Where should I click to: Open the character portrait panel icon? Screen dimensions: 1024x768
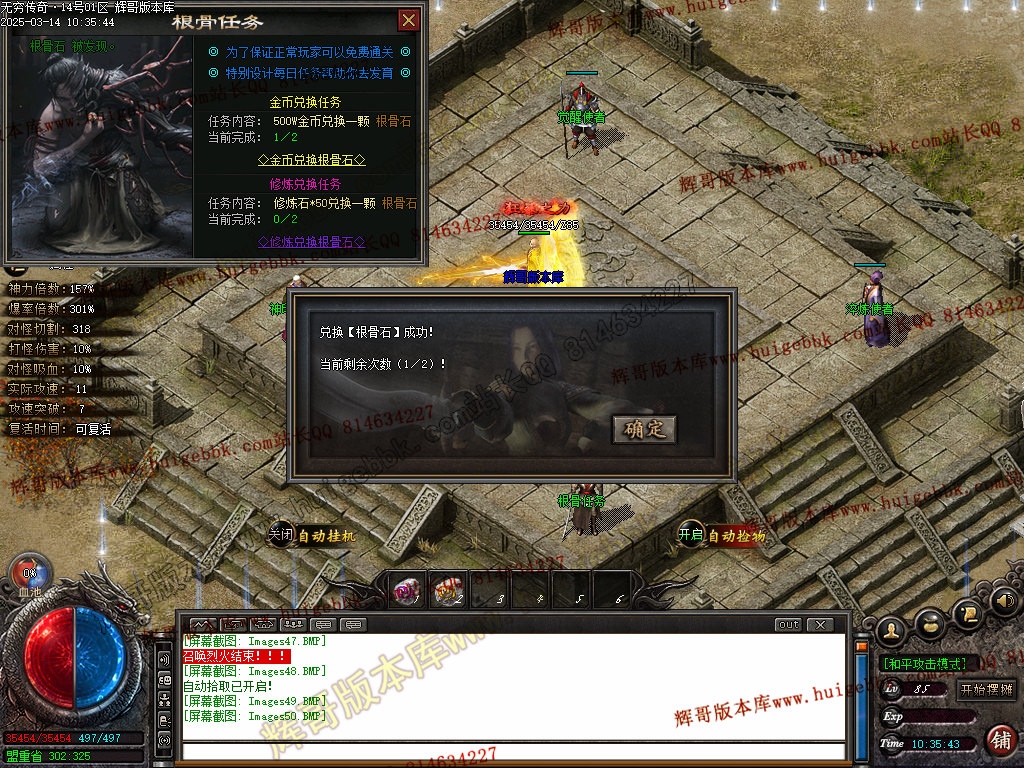[x=890, y=630]
